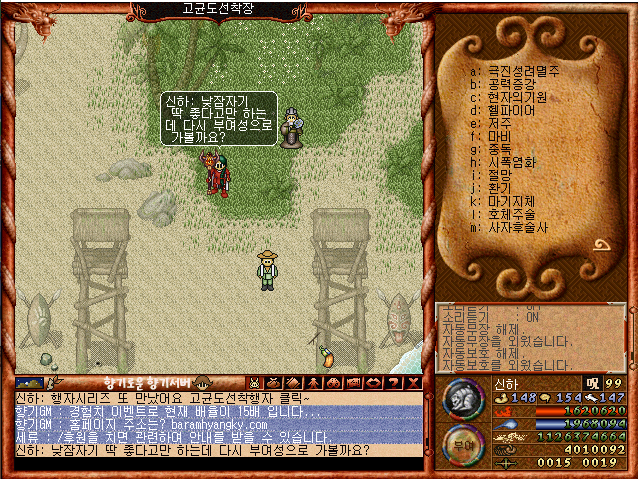Image resolution: width=638 pixels, height=479 pixels.
Task: Click the stone beast portrait medallion
Action: tap(462, 398)
